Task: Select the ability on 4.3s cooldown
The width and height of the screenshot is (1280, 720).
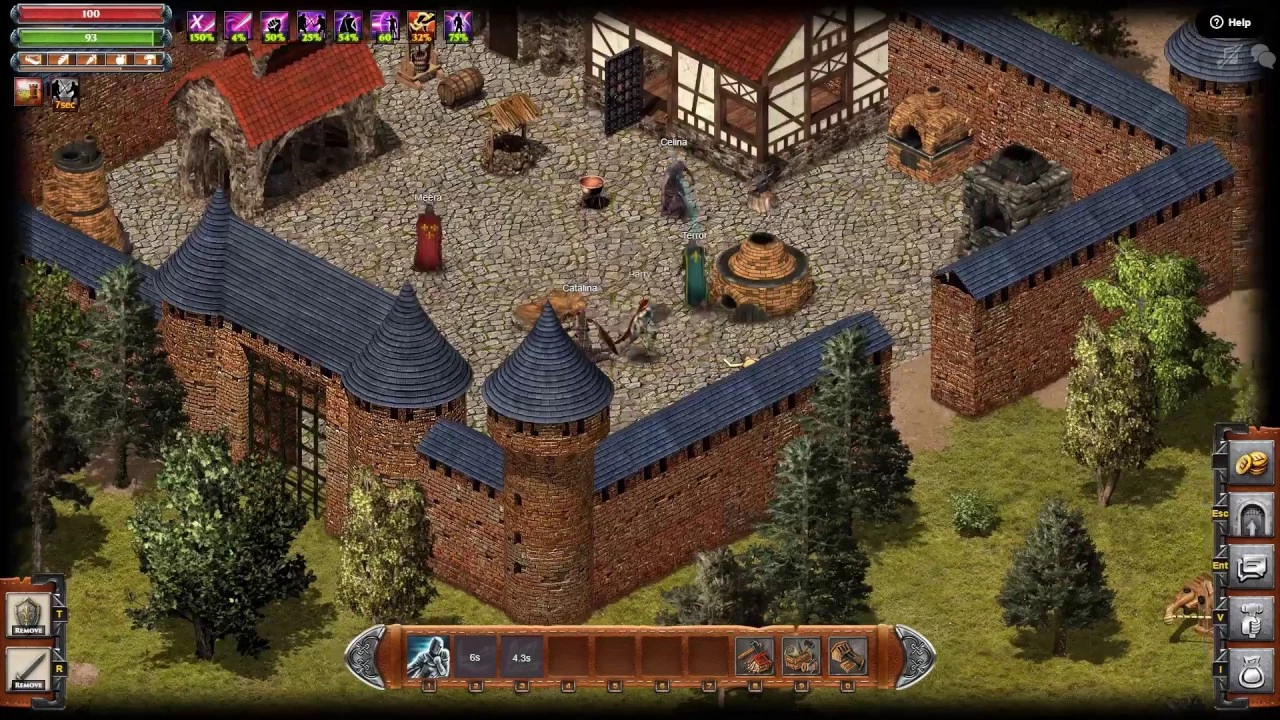Action: (x=521, y=656)
